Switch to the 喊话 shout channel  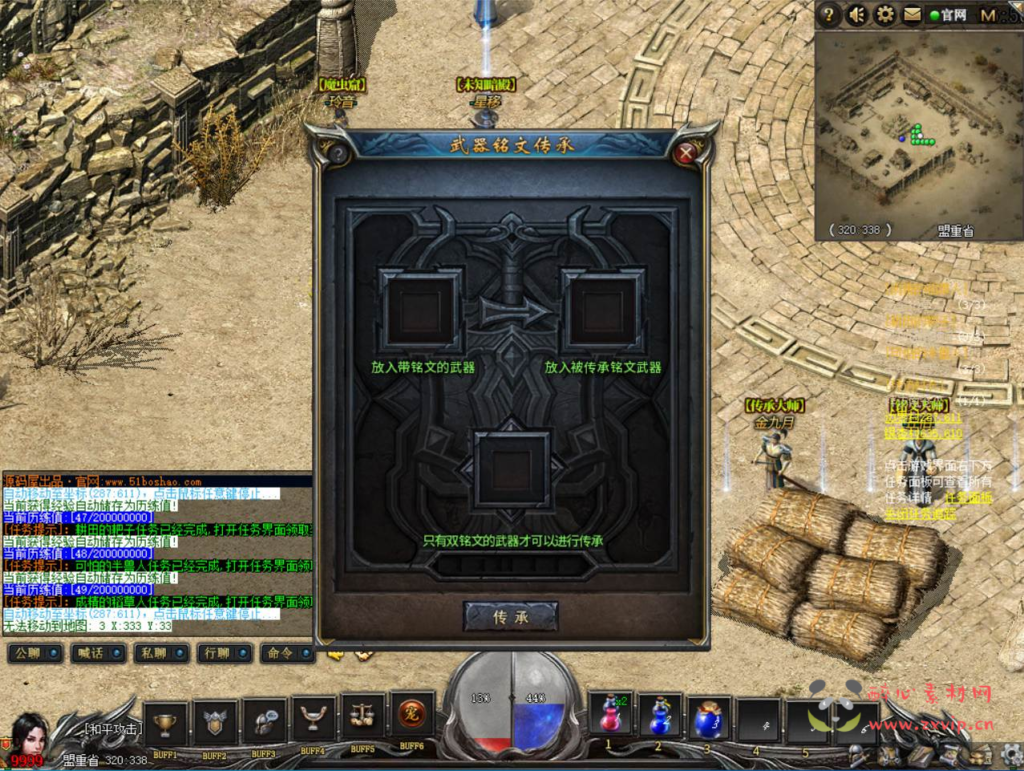93,653
